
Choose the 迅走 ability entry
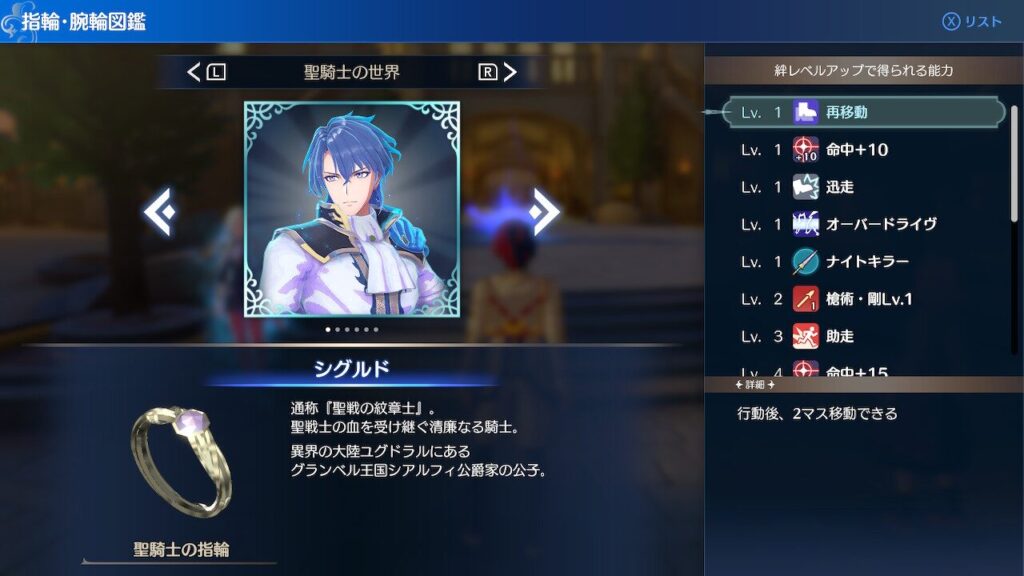coord(860,187)
